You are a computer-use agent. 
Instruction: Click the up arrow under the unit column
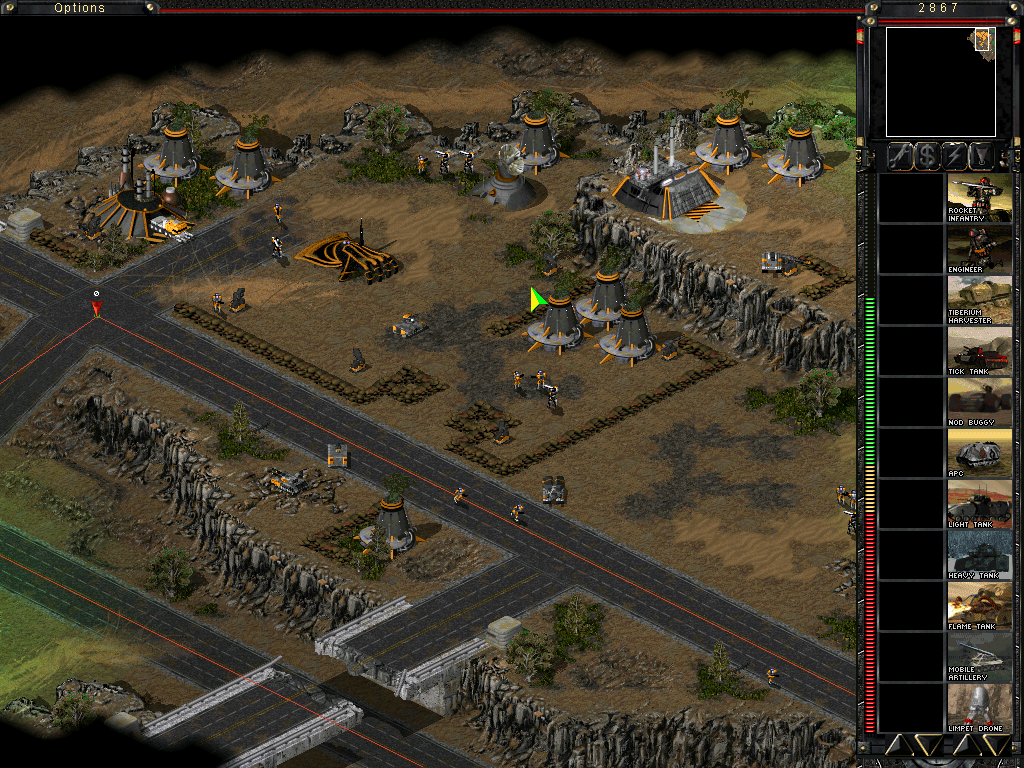[965, 744]
